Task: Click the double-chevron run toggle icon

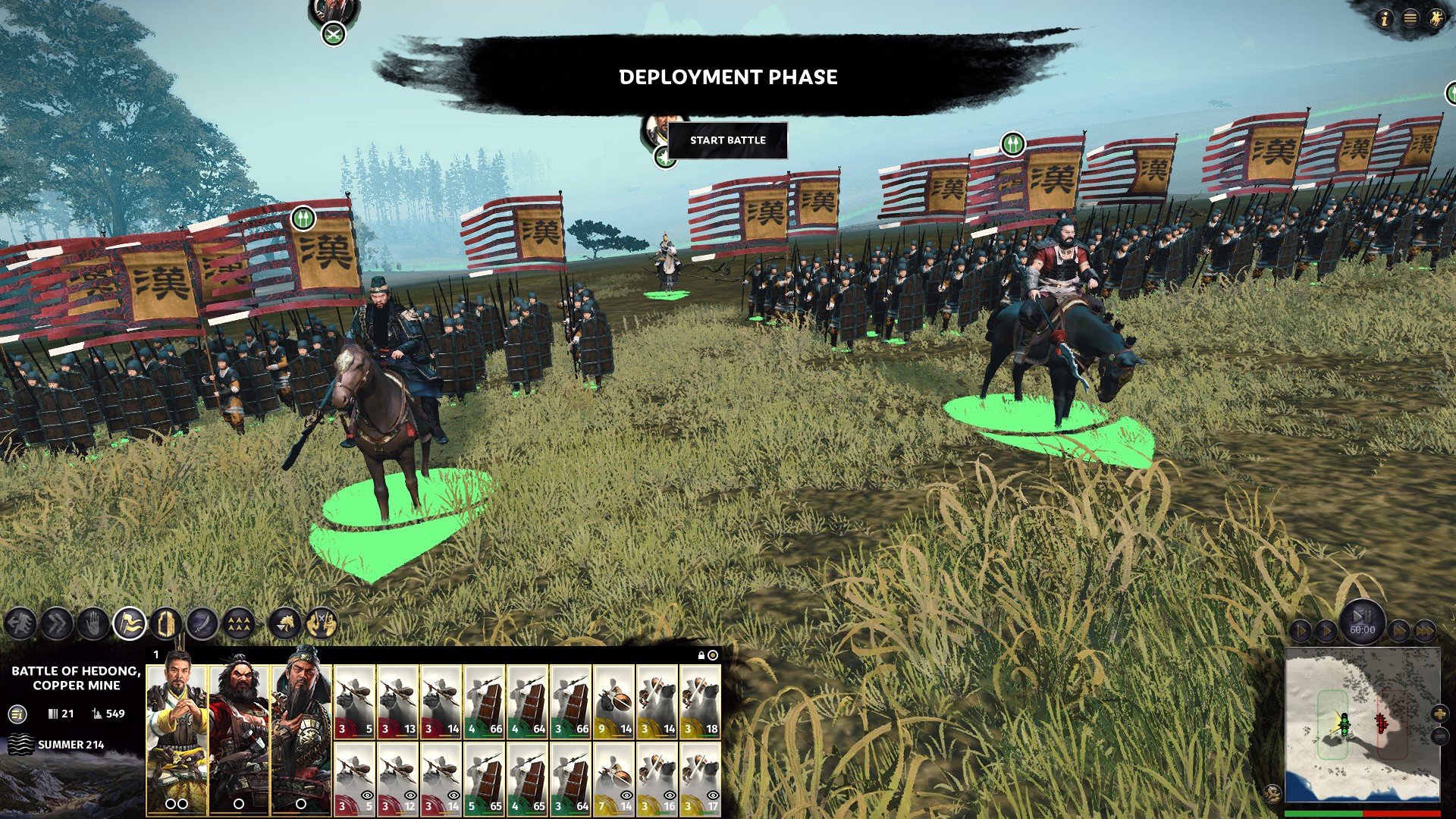Action: click(x=57, y=624)
